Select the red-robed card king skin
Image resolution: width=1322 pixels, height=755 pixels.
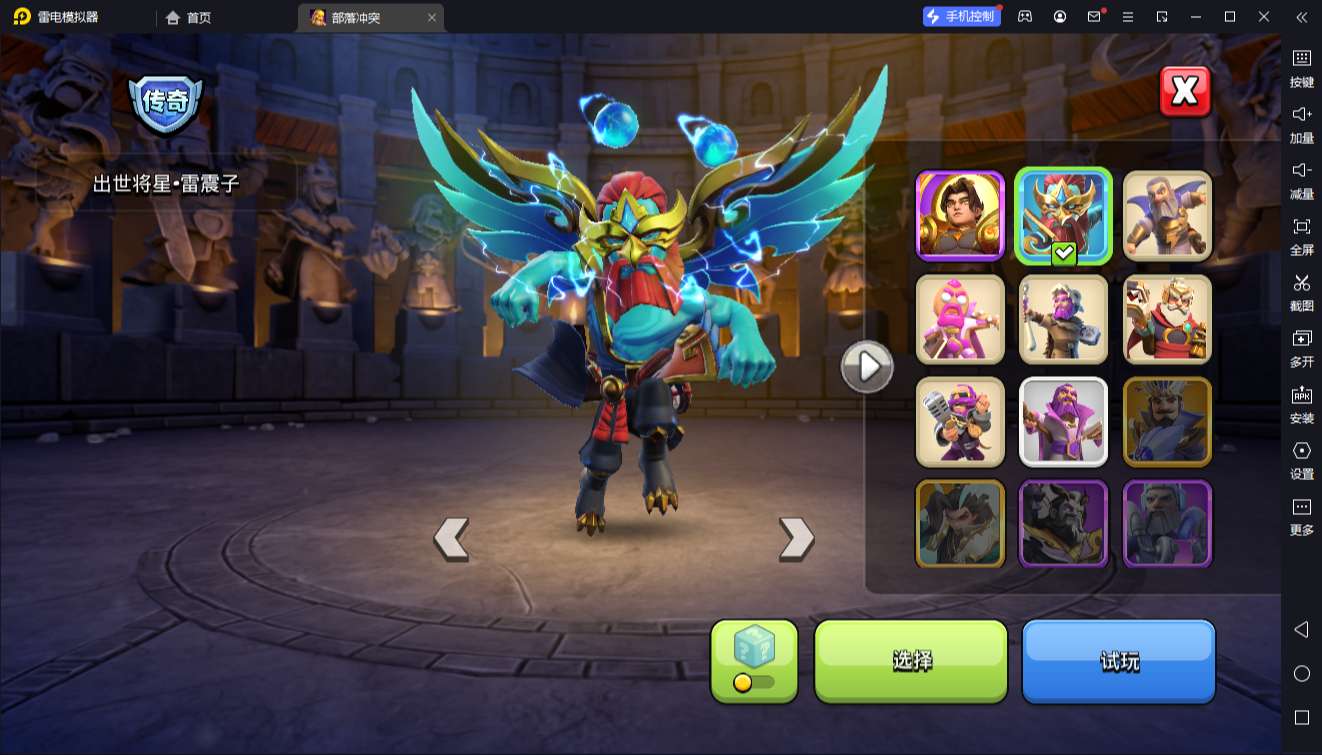1167,319
